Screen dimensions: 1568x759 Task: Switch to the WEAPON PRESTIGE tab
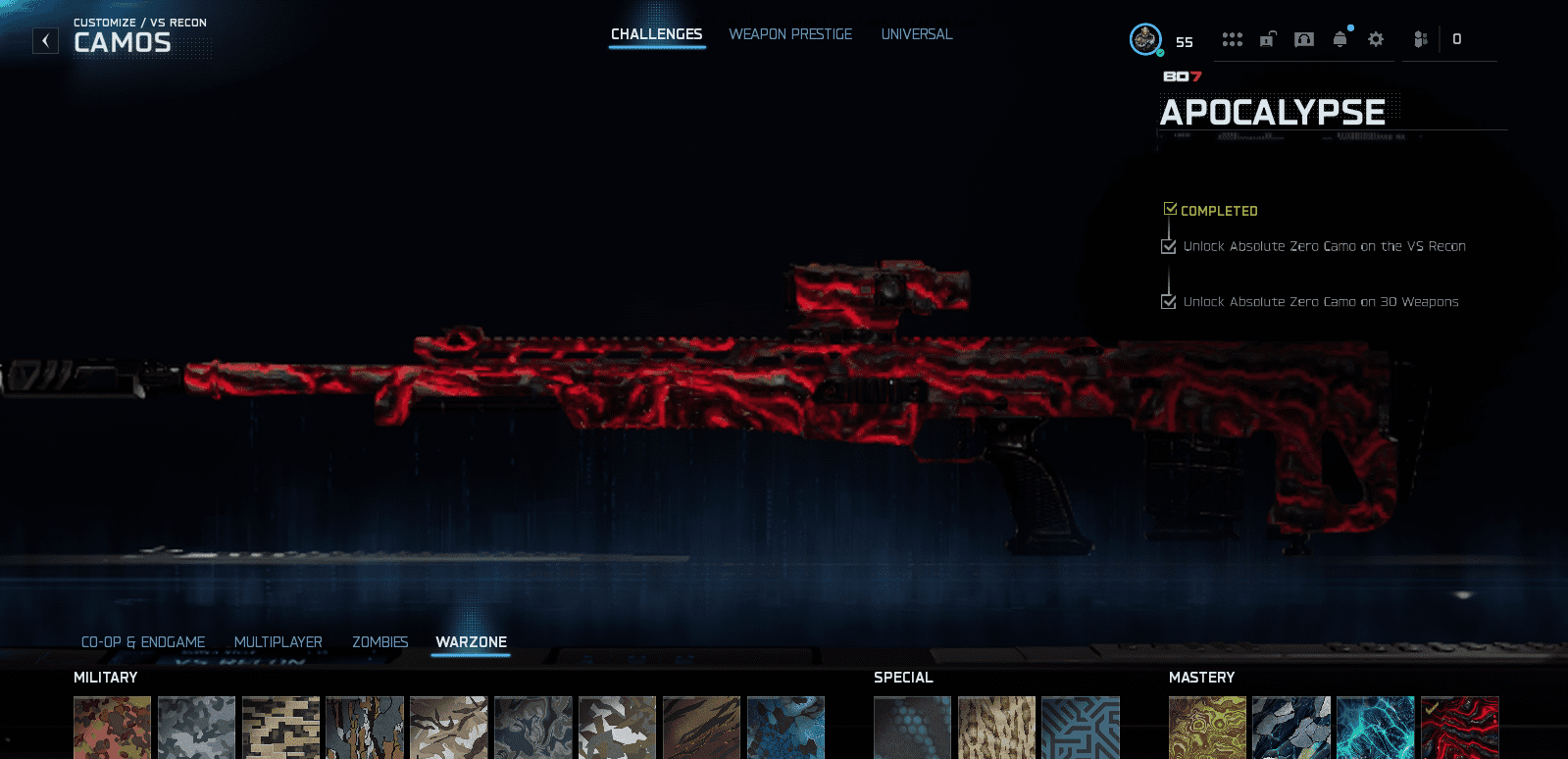790,33
